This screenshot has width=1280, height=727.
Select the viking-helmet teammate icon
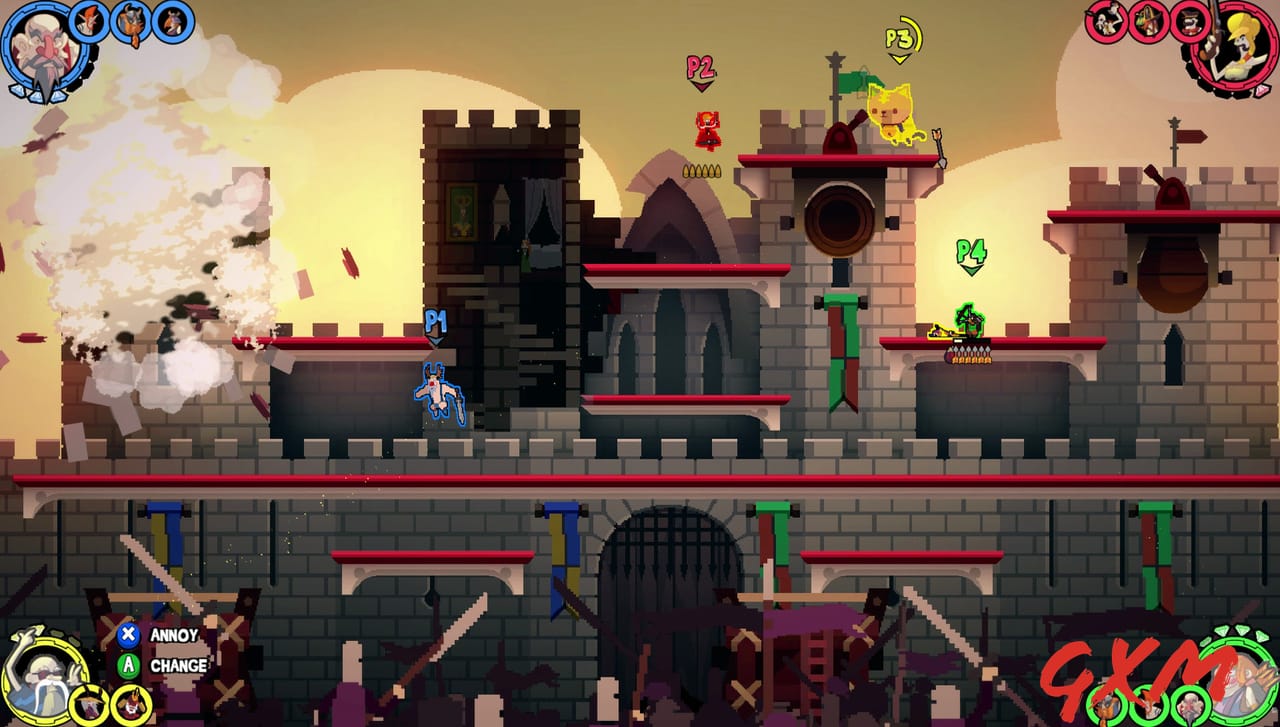130,23
